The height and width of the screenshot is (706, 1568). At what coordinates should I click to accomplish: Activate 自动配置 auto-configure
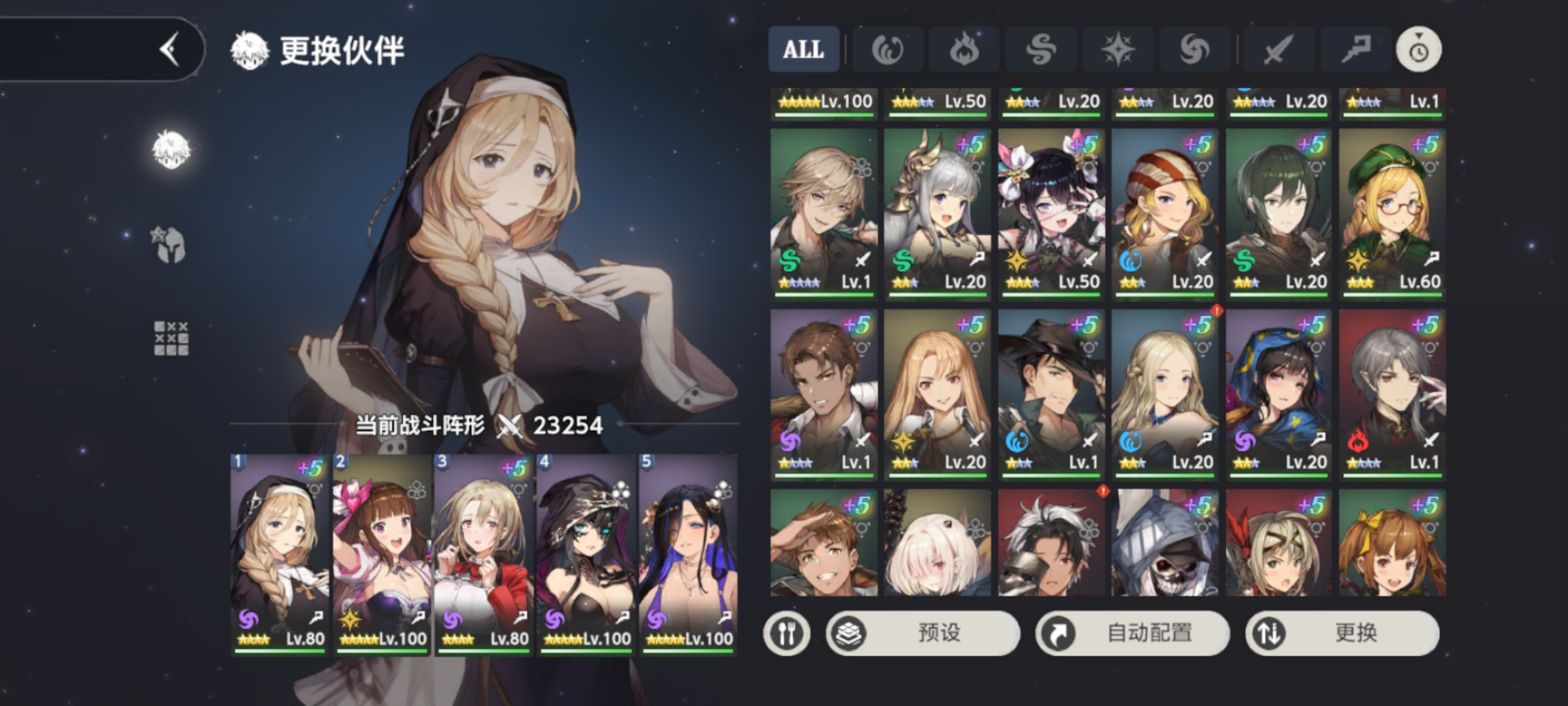(1132, 633)
